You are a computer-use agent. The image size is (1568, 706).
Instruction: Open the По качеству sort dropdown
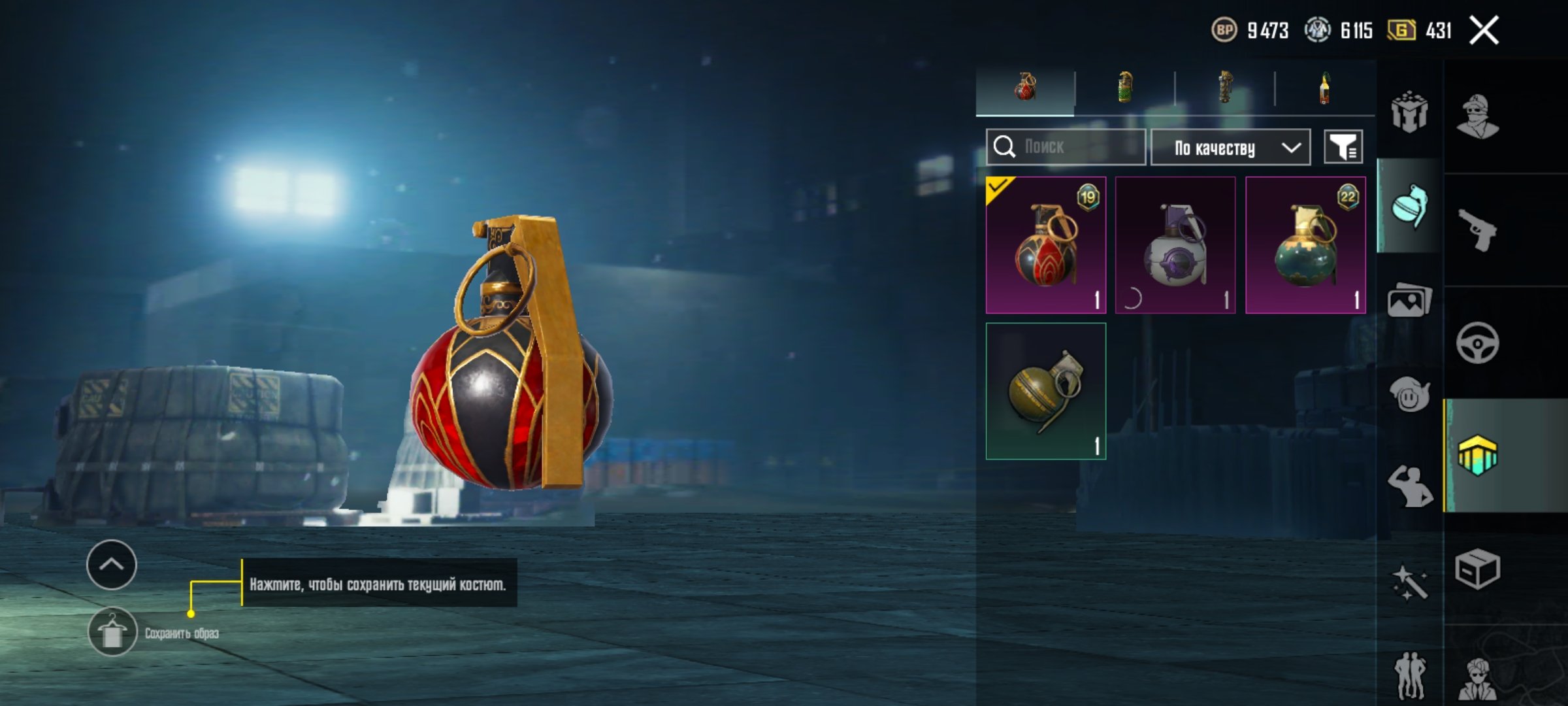[x=1230, y=148]
